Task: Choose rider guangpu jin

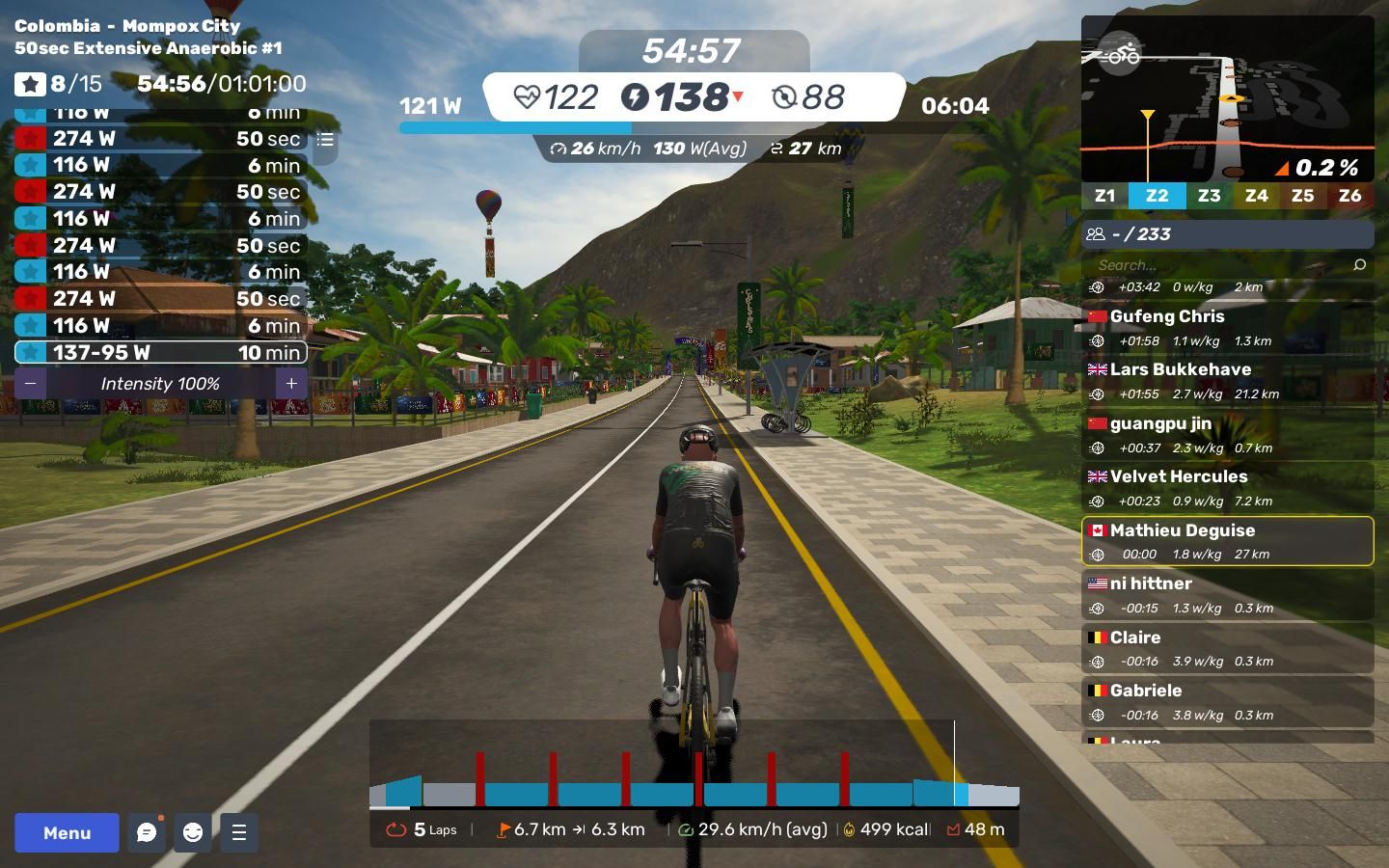Action: 1227,435
